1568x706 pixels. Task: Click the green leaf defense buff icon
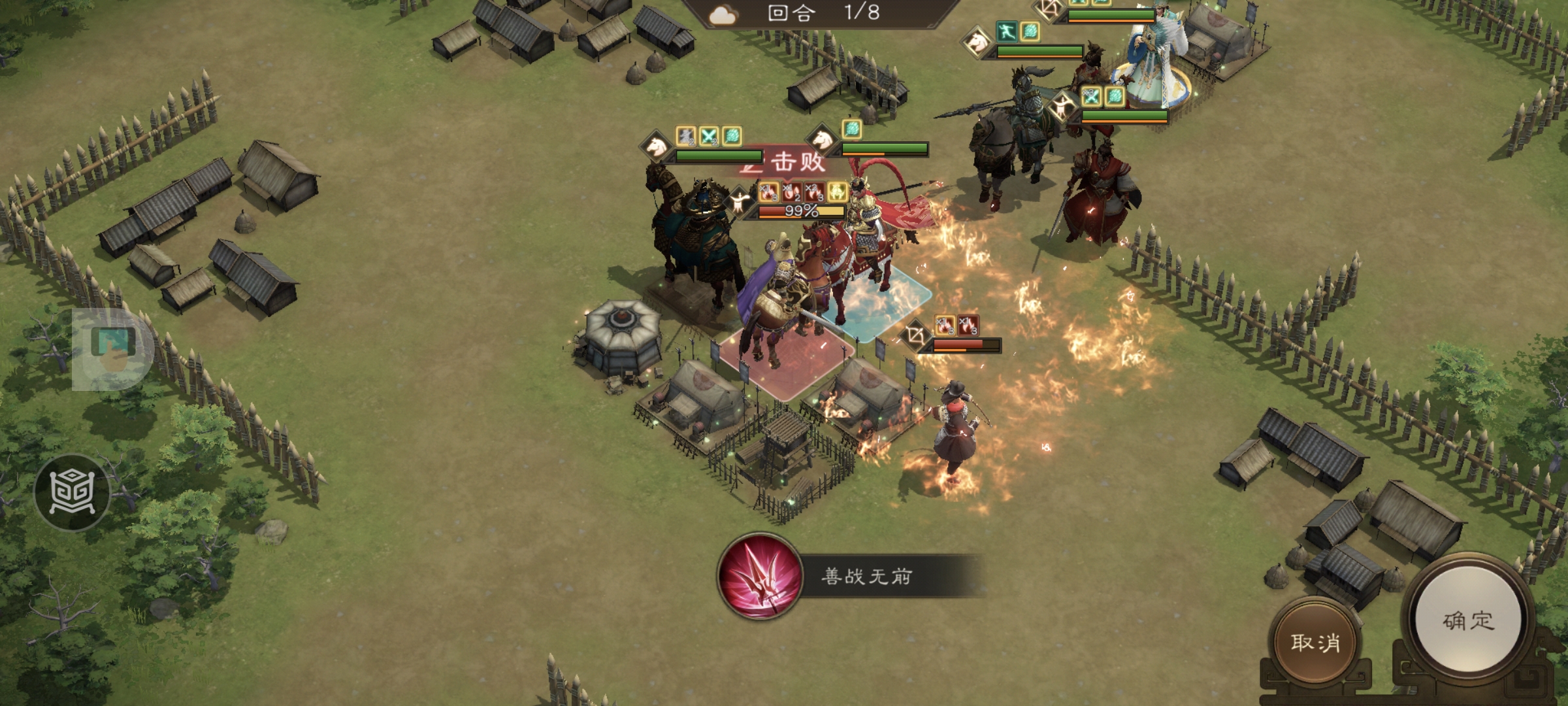coord(733,135)
